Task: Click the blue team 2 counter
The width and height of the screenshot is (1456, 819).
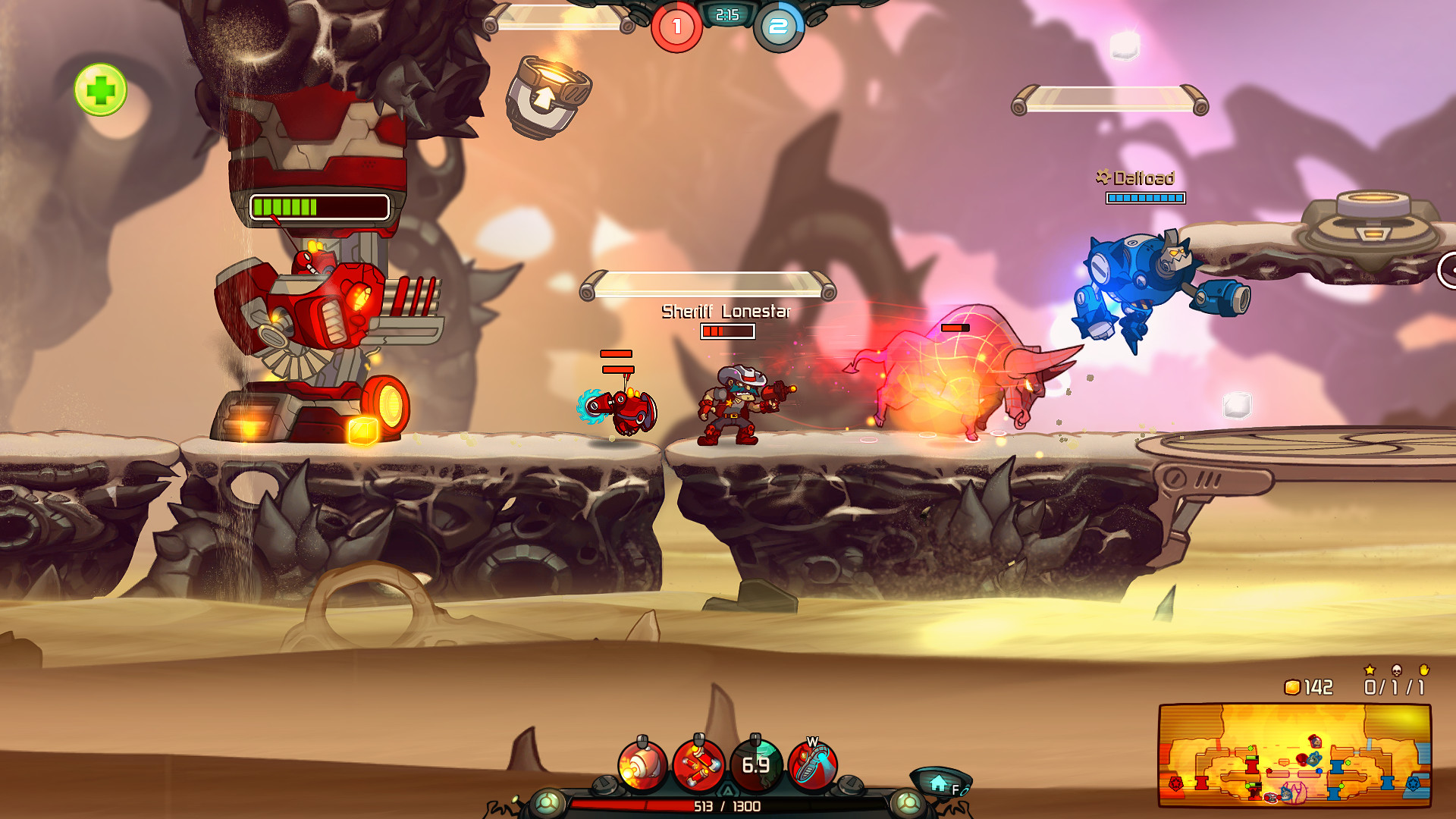Action: coord(776,28)
